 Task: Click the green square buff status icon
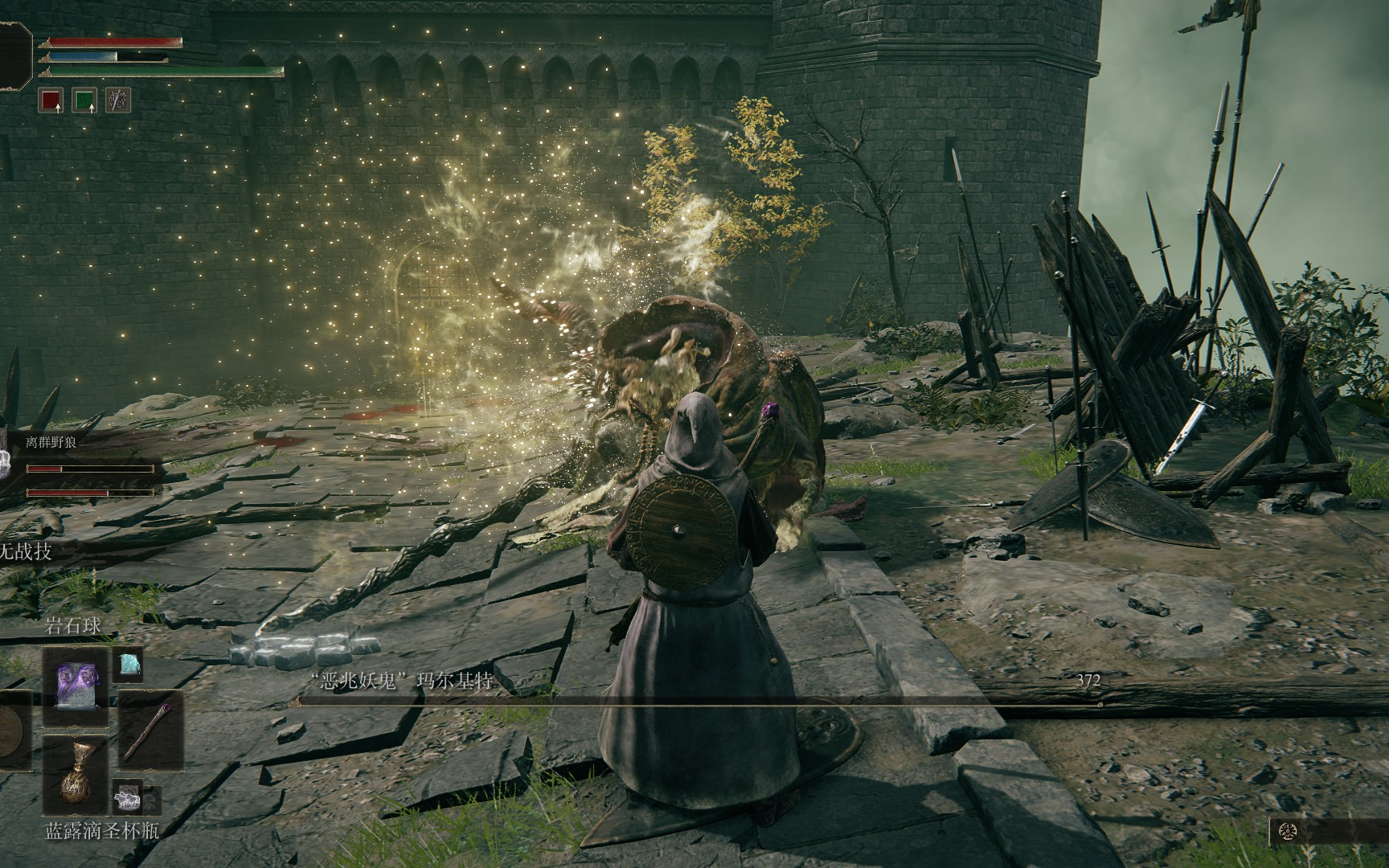click(84, 100)
